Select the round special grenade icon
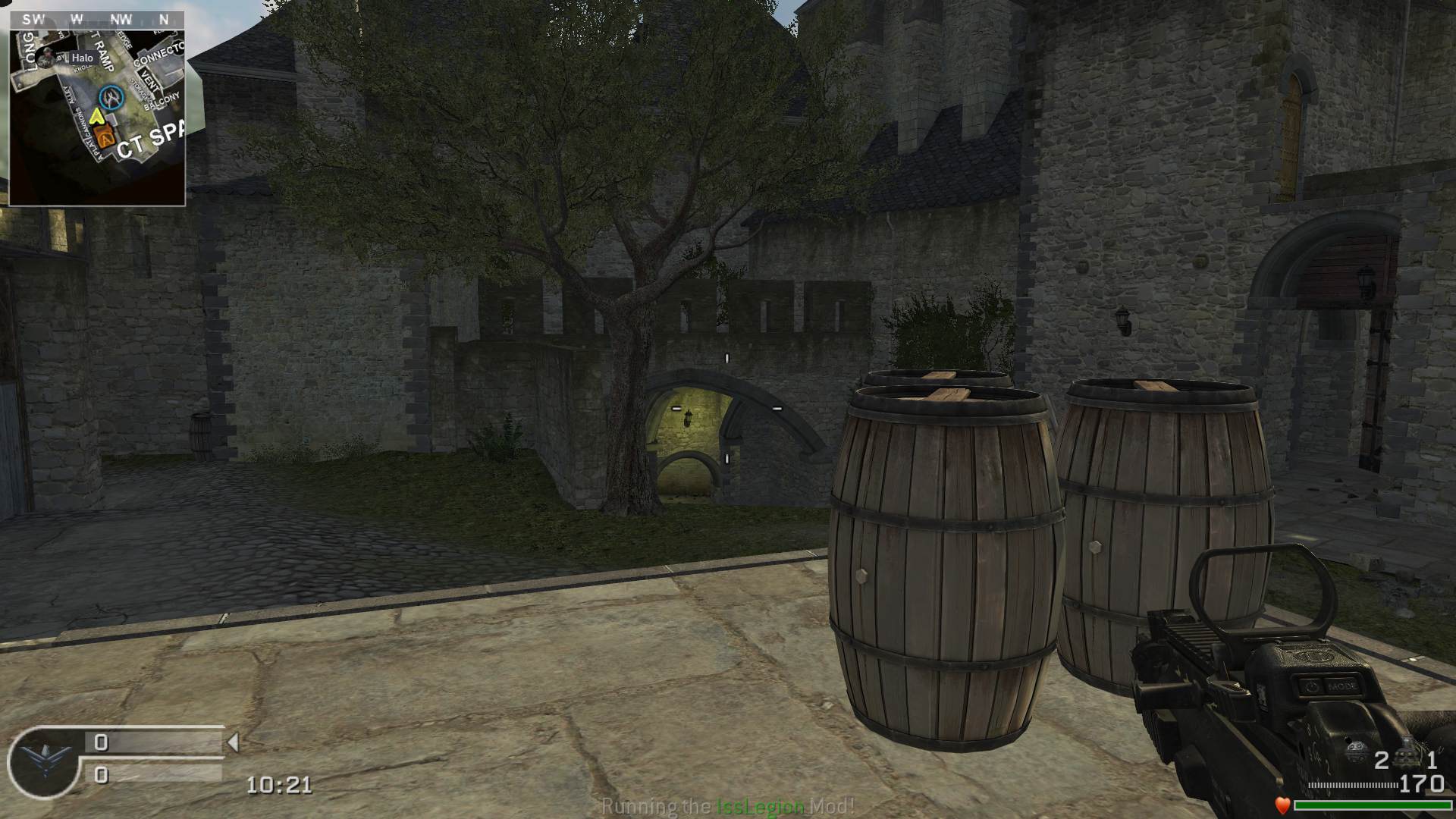 [x=1357, y=752]
